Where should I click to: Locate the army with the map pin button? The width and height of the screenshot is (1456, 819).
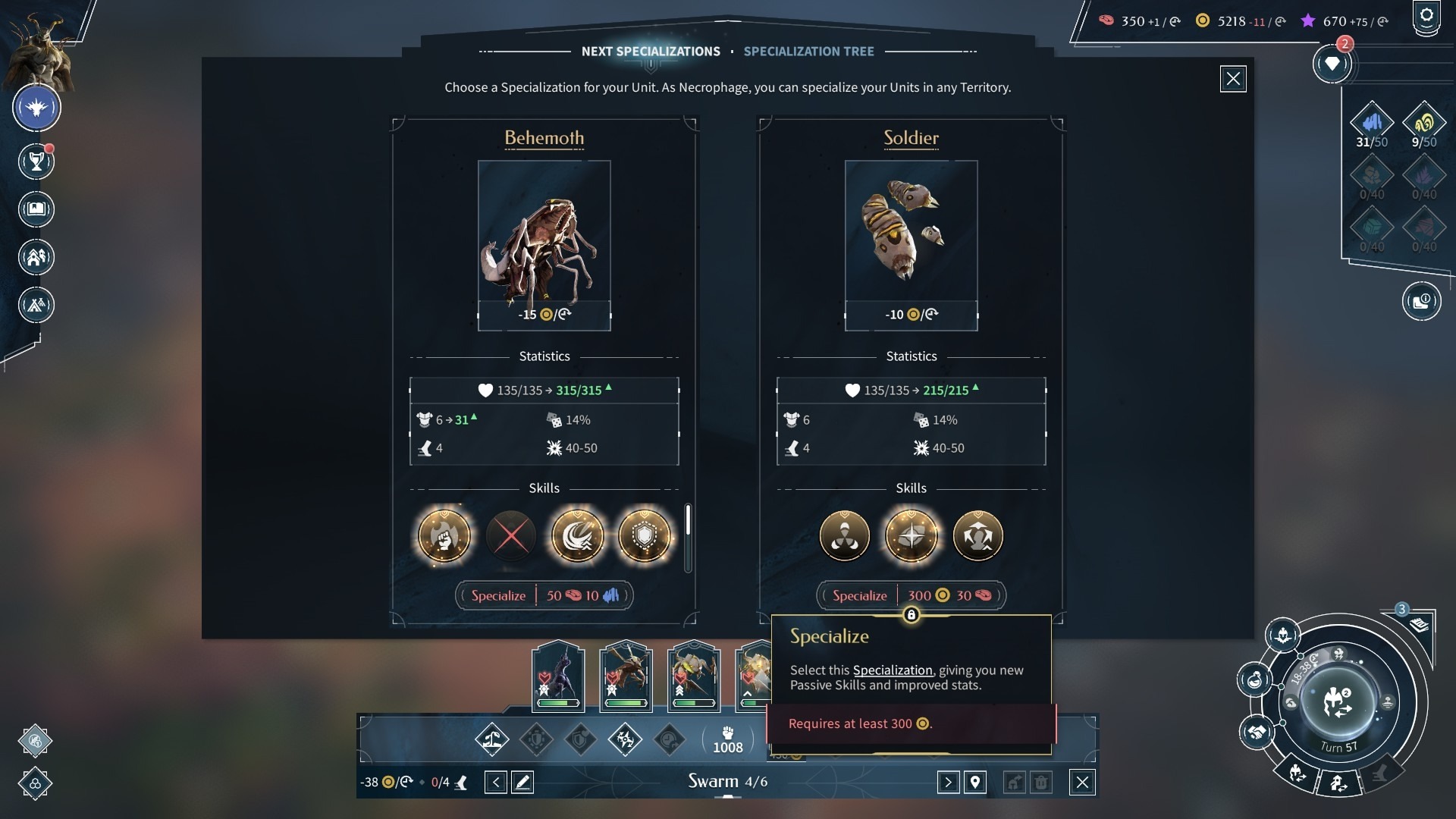975,782
